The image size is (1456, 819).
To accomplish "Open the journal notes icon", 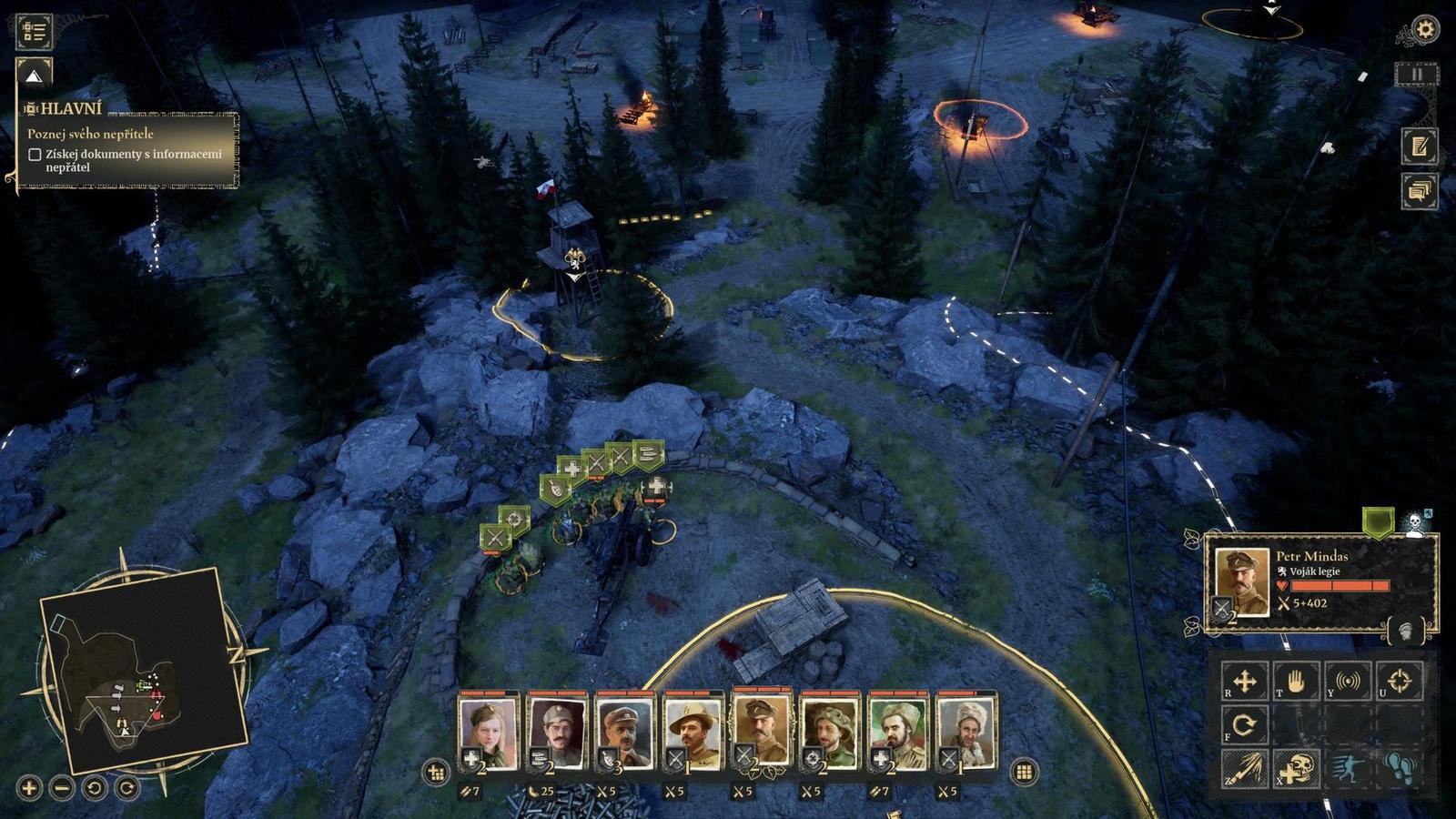I will (x=1419, y=146).
